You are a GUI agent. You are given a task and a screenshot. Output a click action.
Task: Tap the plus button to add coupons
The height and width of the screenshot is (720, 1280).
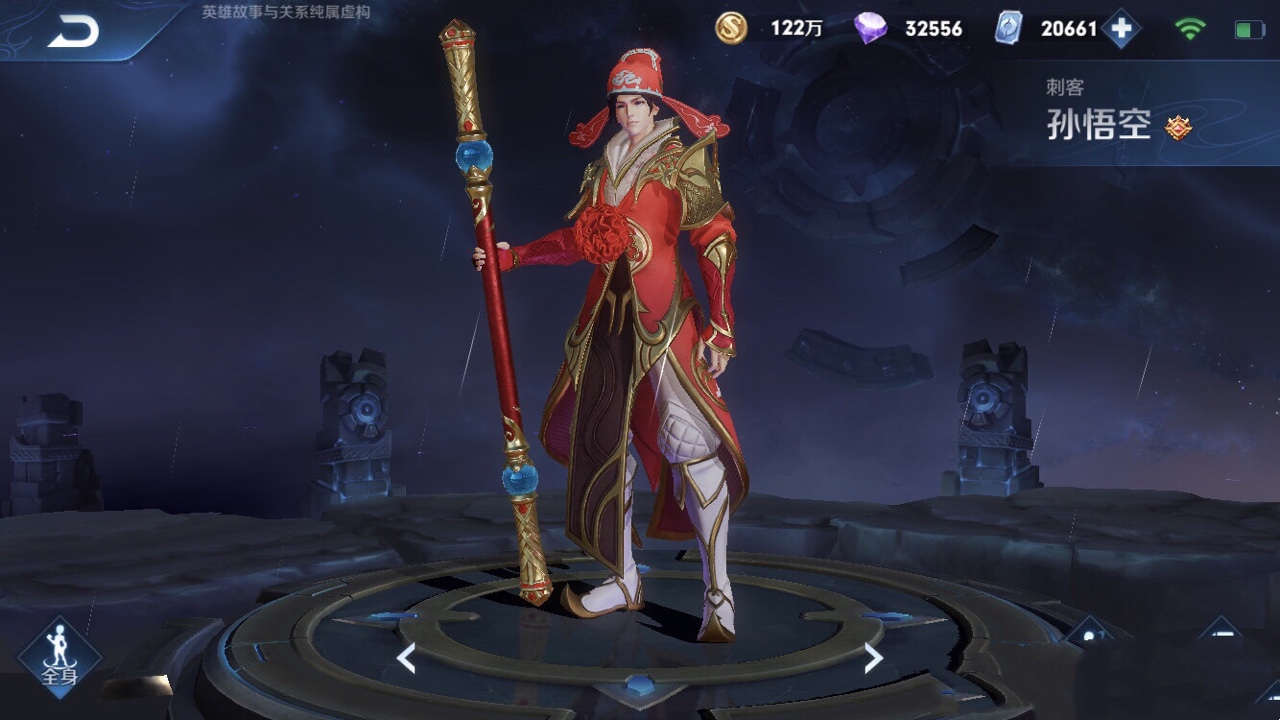1121,29
